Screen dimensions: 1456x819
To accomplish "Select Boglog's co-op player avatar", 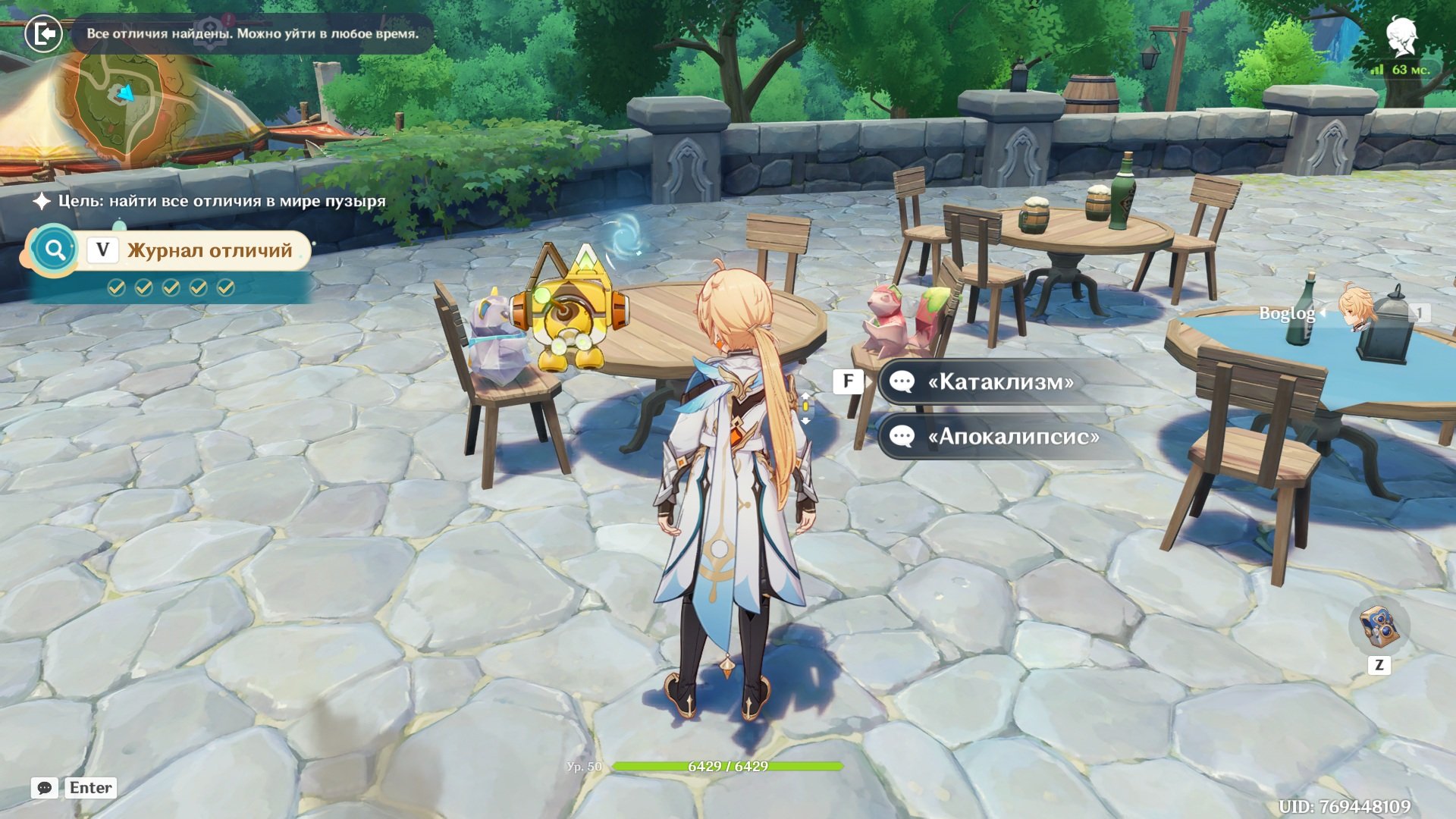I will point(1355,307).
